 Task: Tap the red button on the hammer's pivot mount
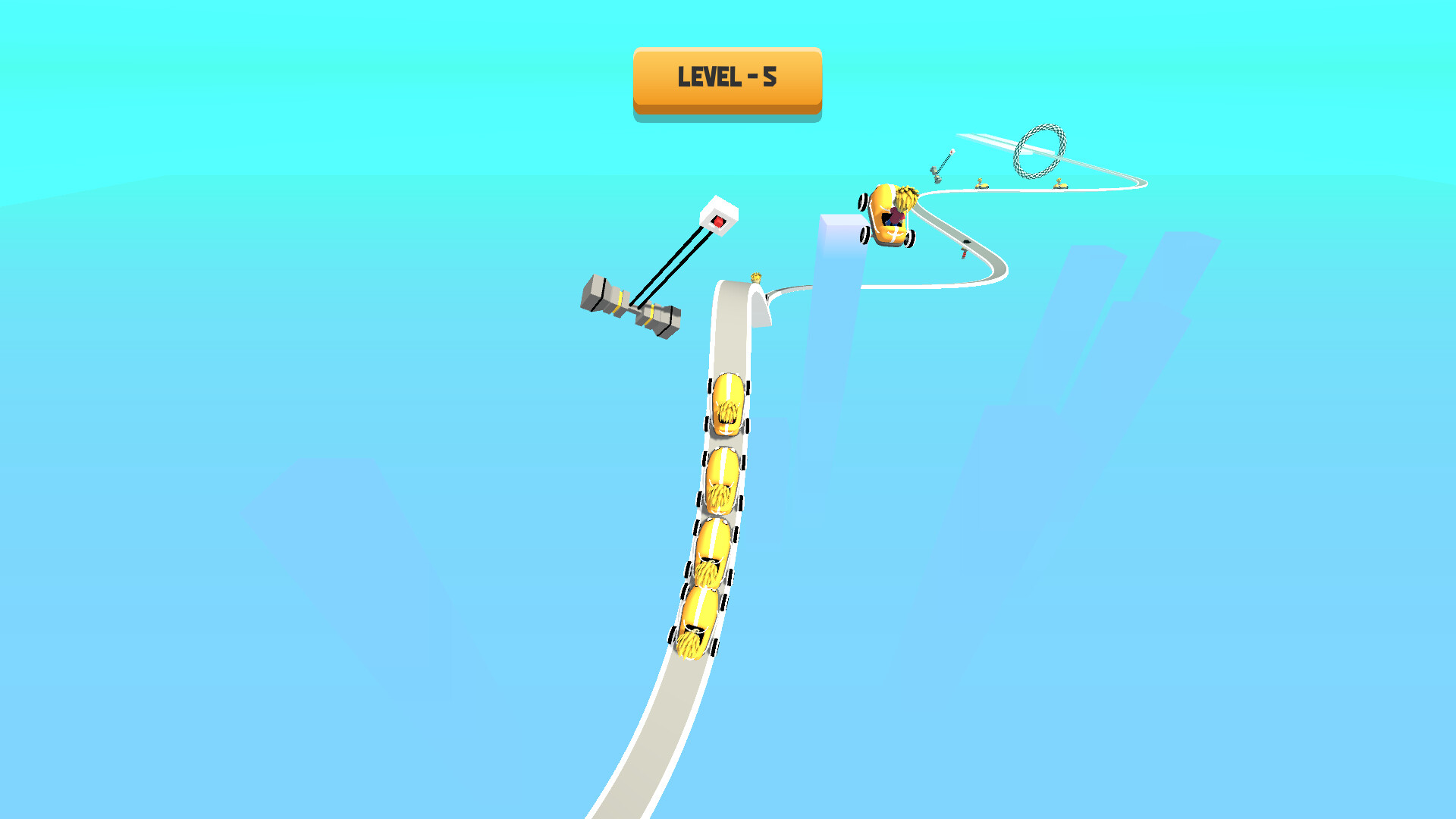coord(719,221)
